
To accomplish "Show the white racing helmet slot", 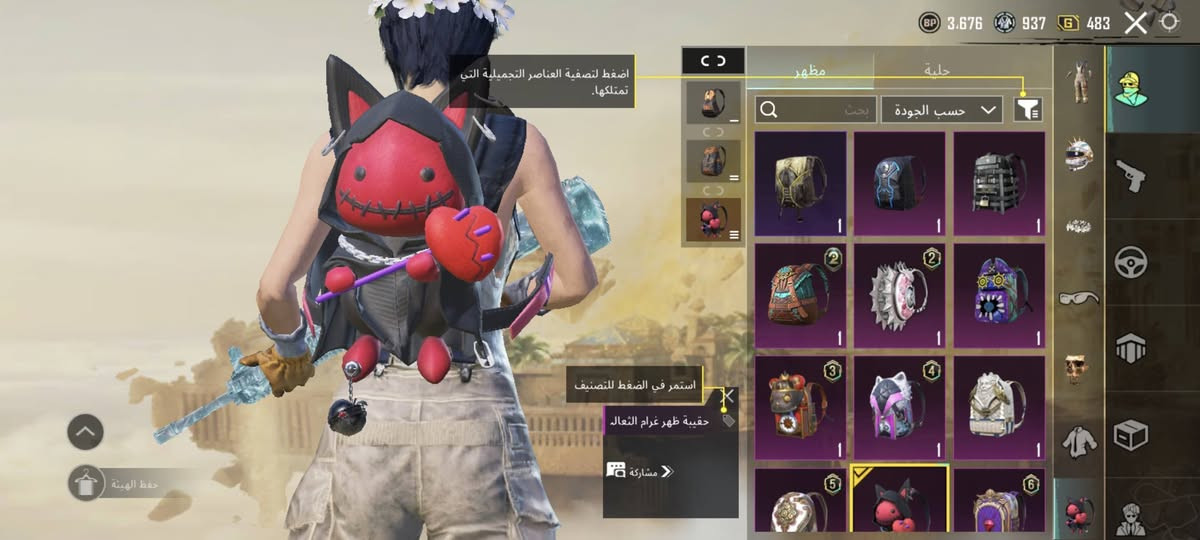I will tap(1078, 153).
